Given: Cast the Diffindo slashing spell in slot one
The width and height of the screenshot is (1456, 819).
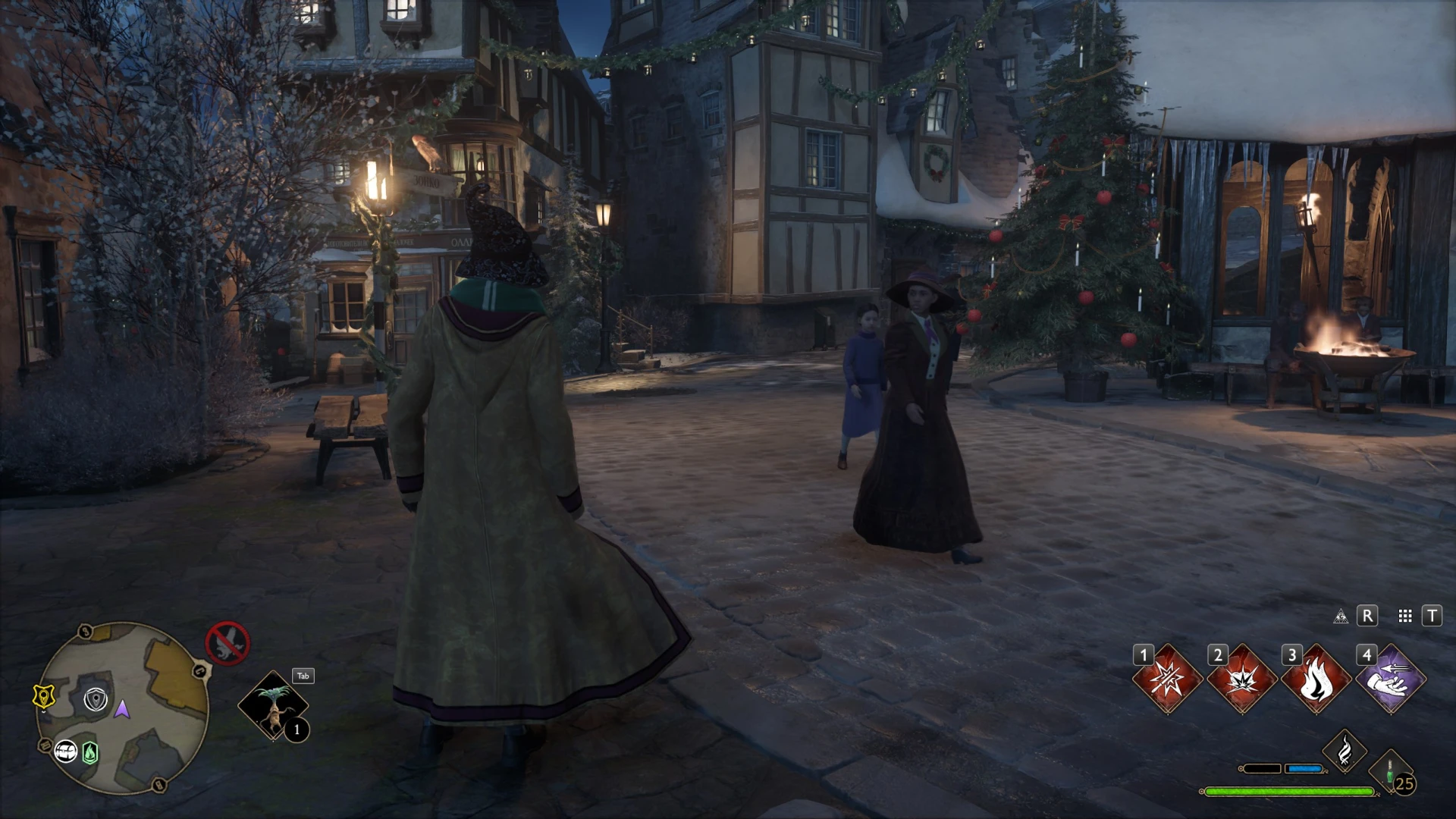Looking at the screenshot, I should (x=1167, y=679).
